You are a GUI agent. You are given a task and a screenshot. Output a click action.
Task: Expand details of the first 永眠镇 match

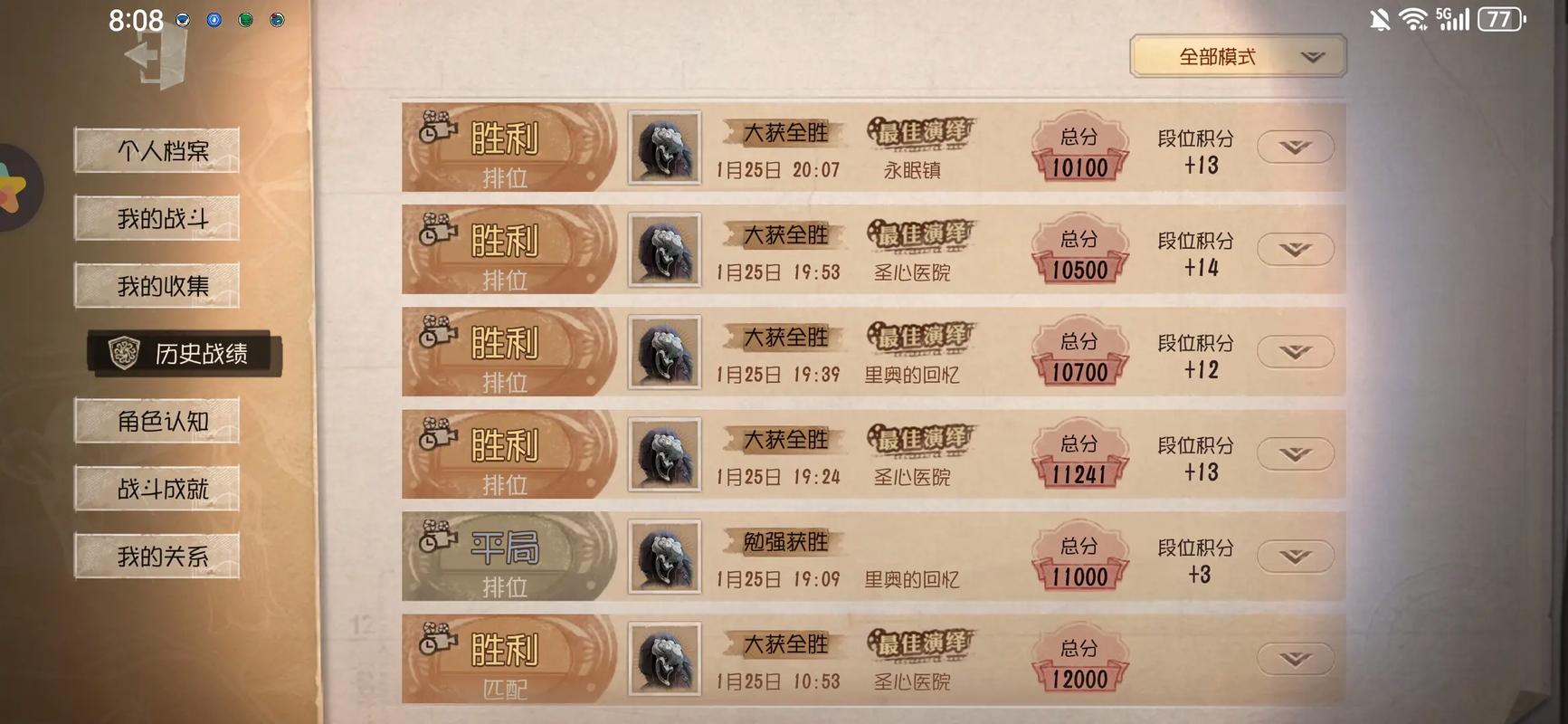pyautogui.click(x=1296, y=146)
